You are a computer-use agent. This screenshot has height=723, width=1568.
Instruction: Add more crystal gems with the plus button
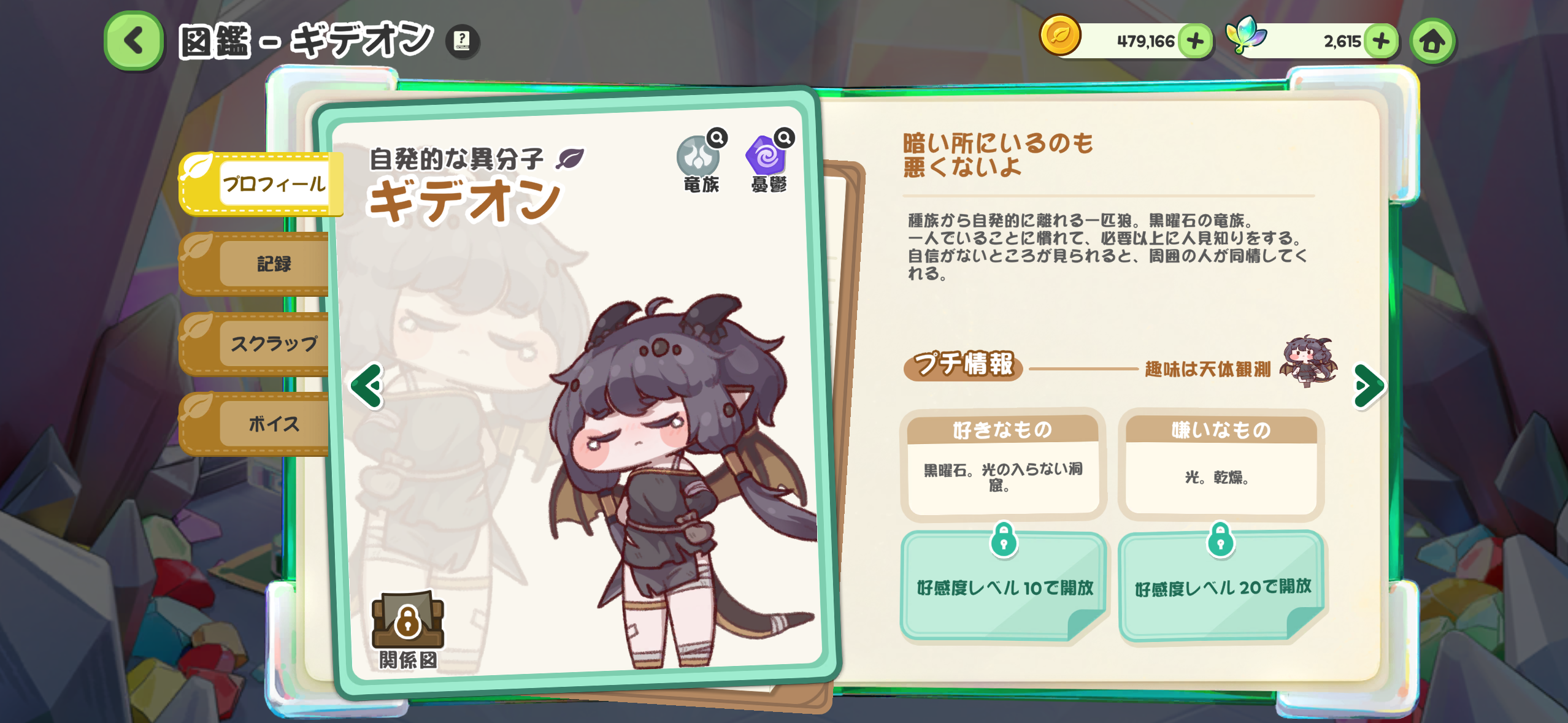pyautogui.click(x=1381, y=41)
